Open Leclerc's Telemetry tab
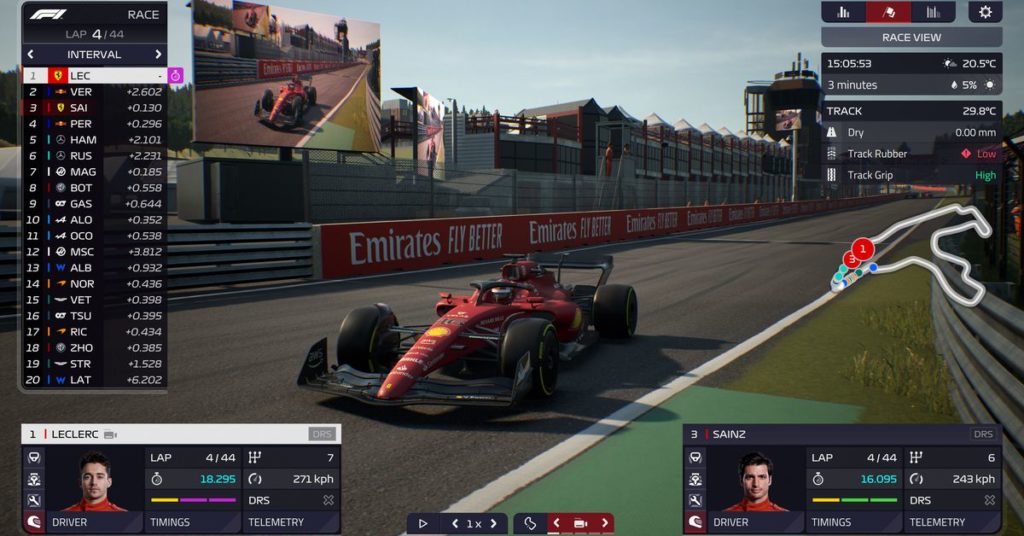 pos(292,522)
